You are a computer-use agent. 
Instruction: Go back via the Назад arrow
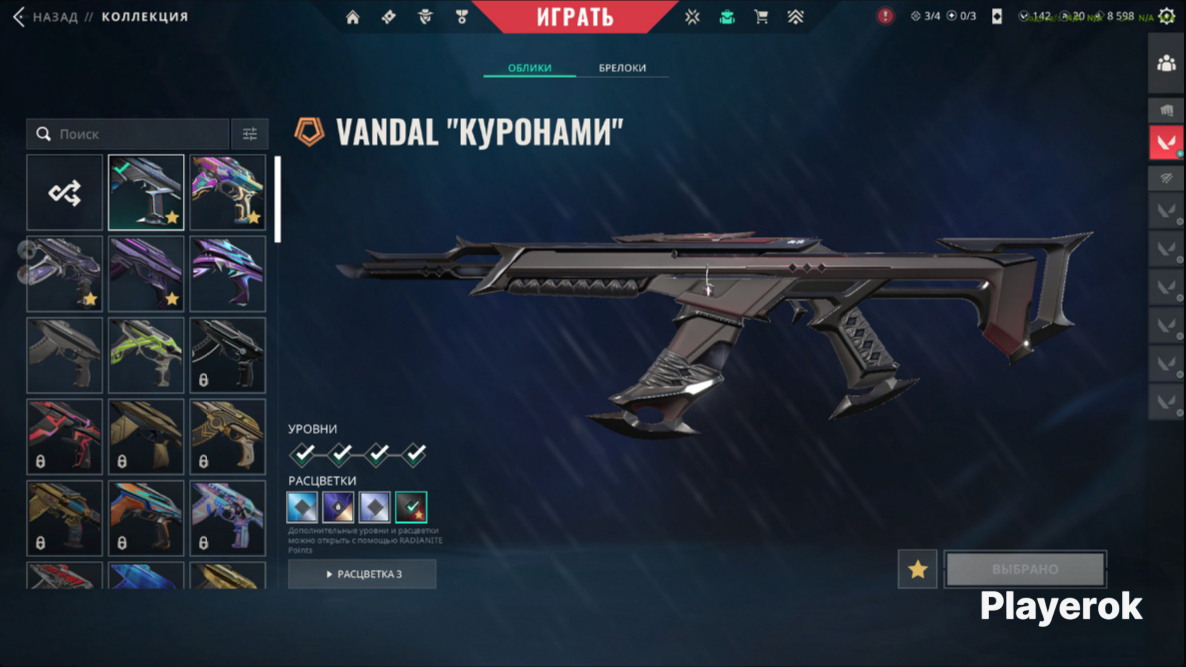click(19, 17)
